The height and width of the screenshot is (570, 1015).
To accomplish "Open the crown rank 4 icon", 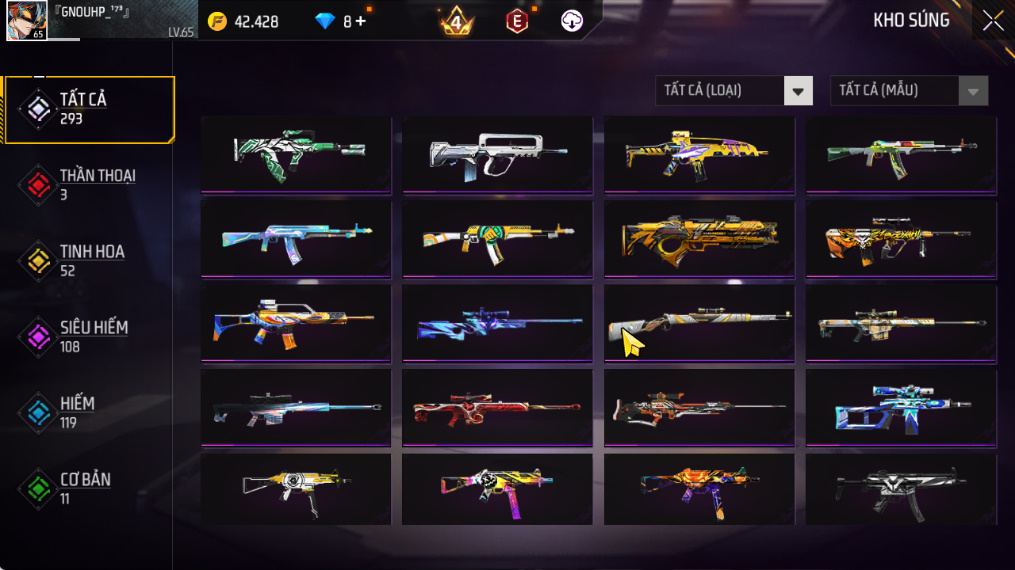I will tap(457, 21).
